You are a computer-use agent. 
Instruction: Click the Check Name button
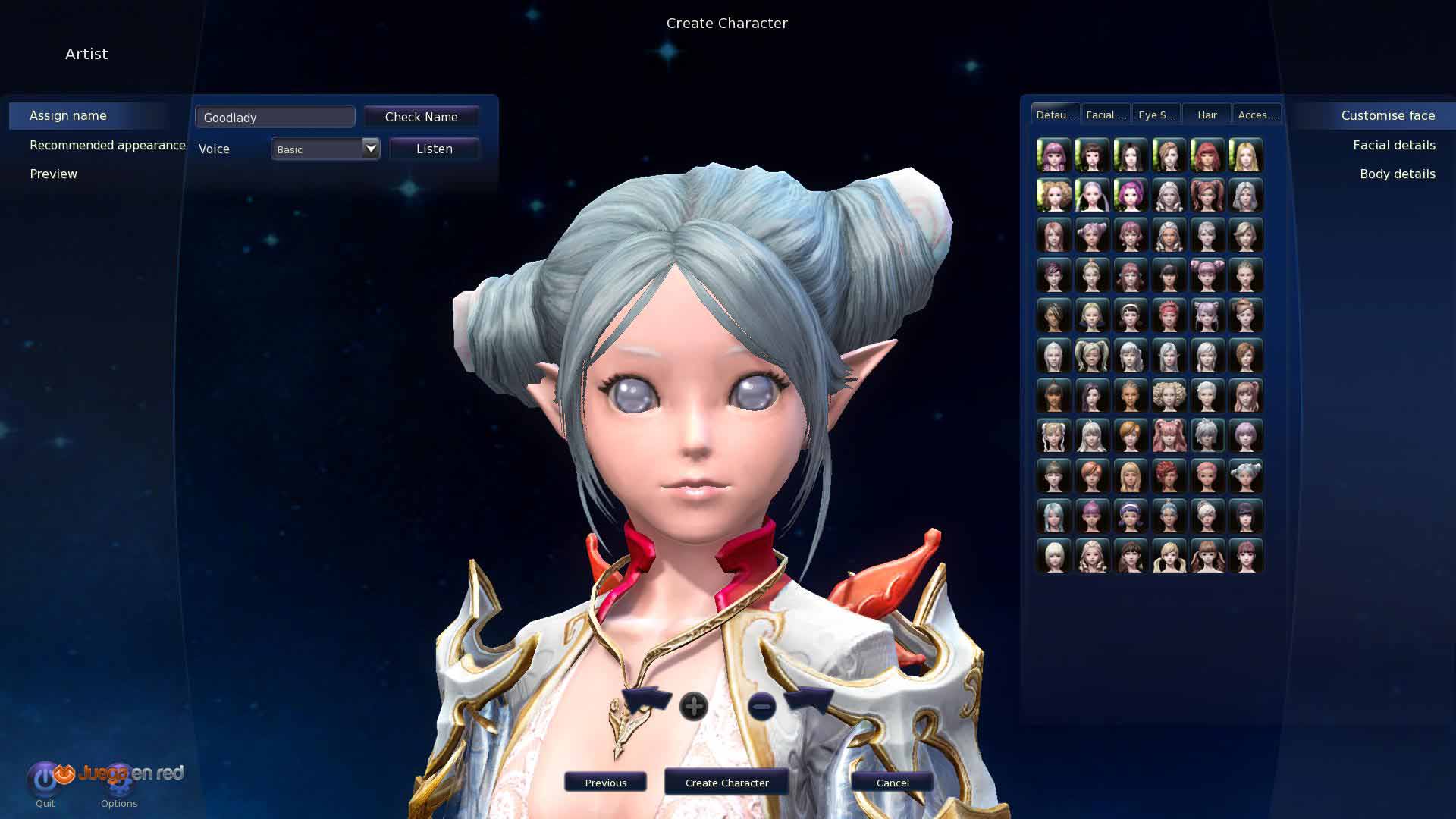coord(421,117)
